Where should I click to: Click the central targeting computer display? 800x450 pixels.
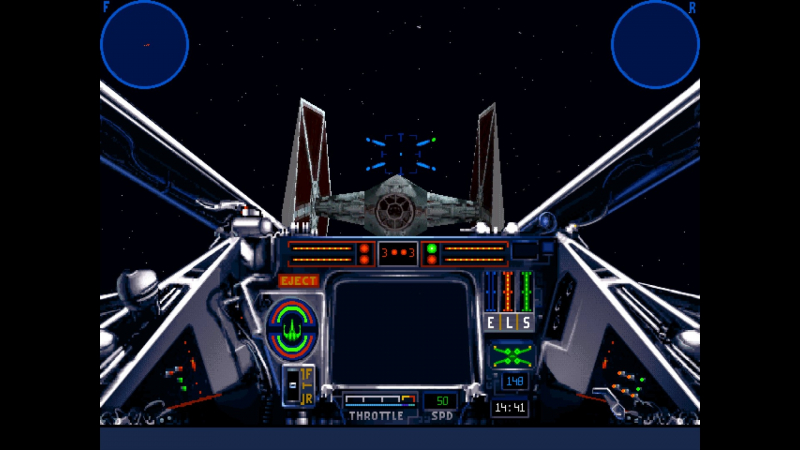click(x=401, y=329)
